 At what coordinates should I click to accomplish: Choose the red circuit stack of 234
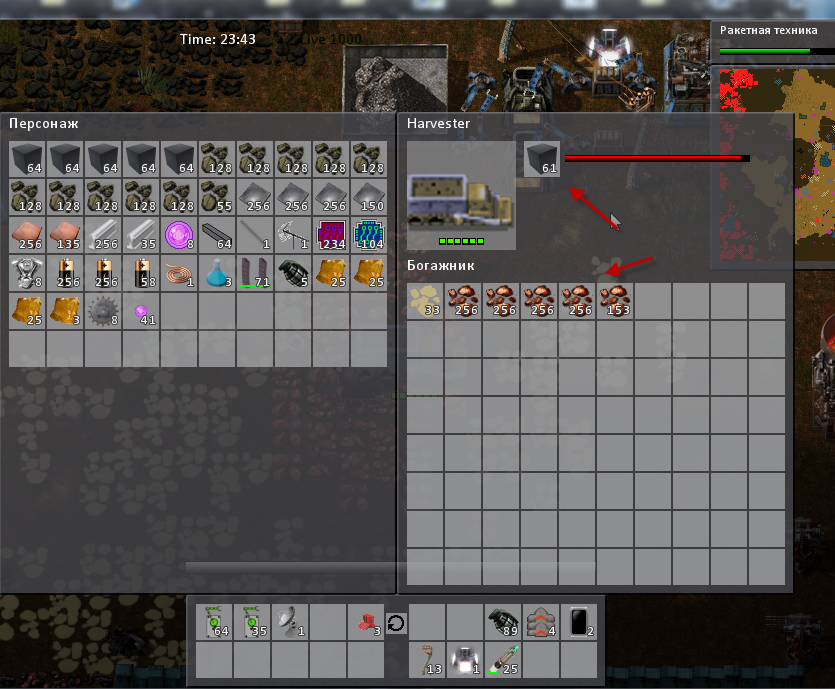tap(332, 235)
